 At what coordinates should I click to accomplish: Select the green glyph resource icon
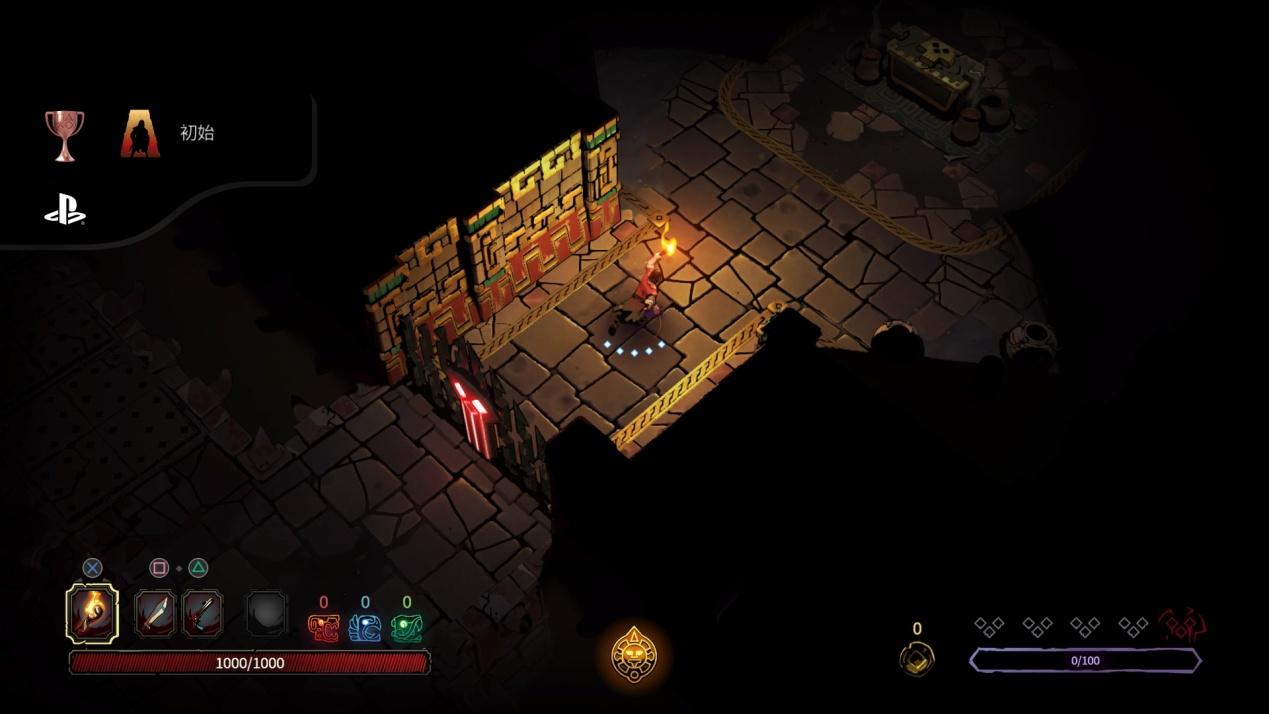(406, 627)
